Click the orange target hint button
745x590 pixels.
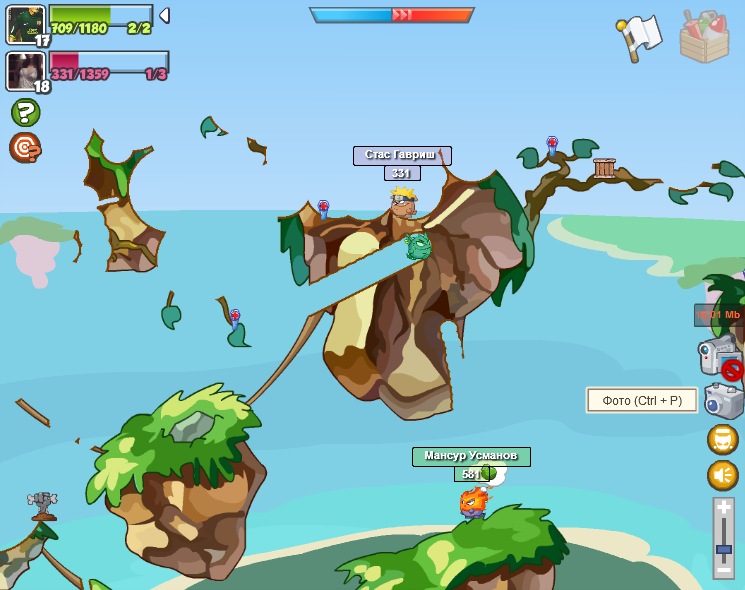pos(25,147)
